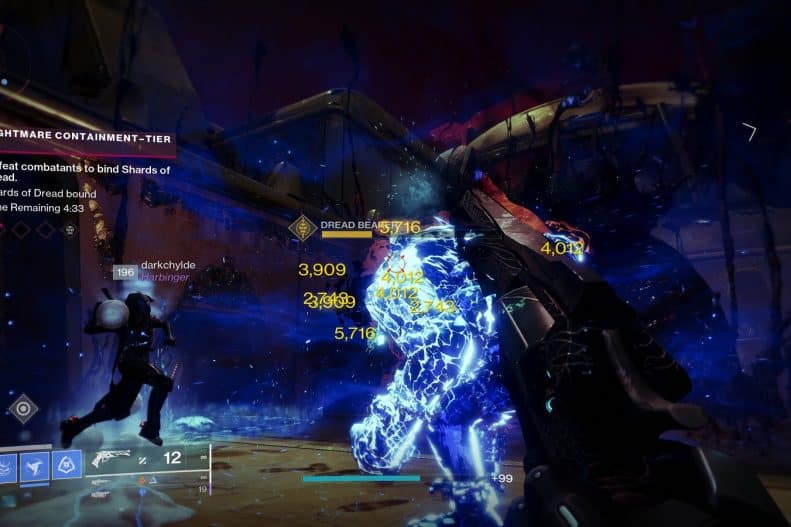The image size is (791, 527).
Task: Click the diamond super ability icon
Action: 23,409
